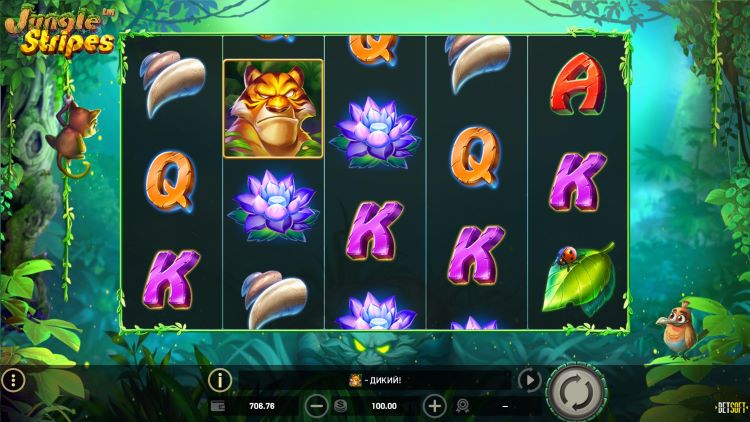Image resolution: width=750 pixels, height=422 pixels.
Task: Decrease the bet with the minus button
Action: (316, 406)
